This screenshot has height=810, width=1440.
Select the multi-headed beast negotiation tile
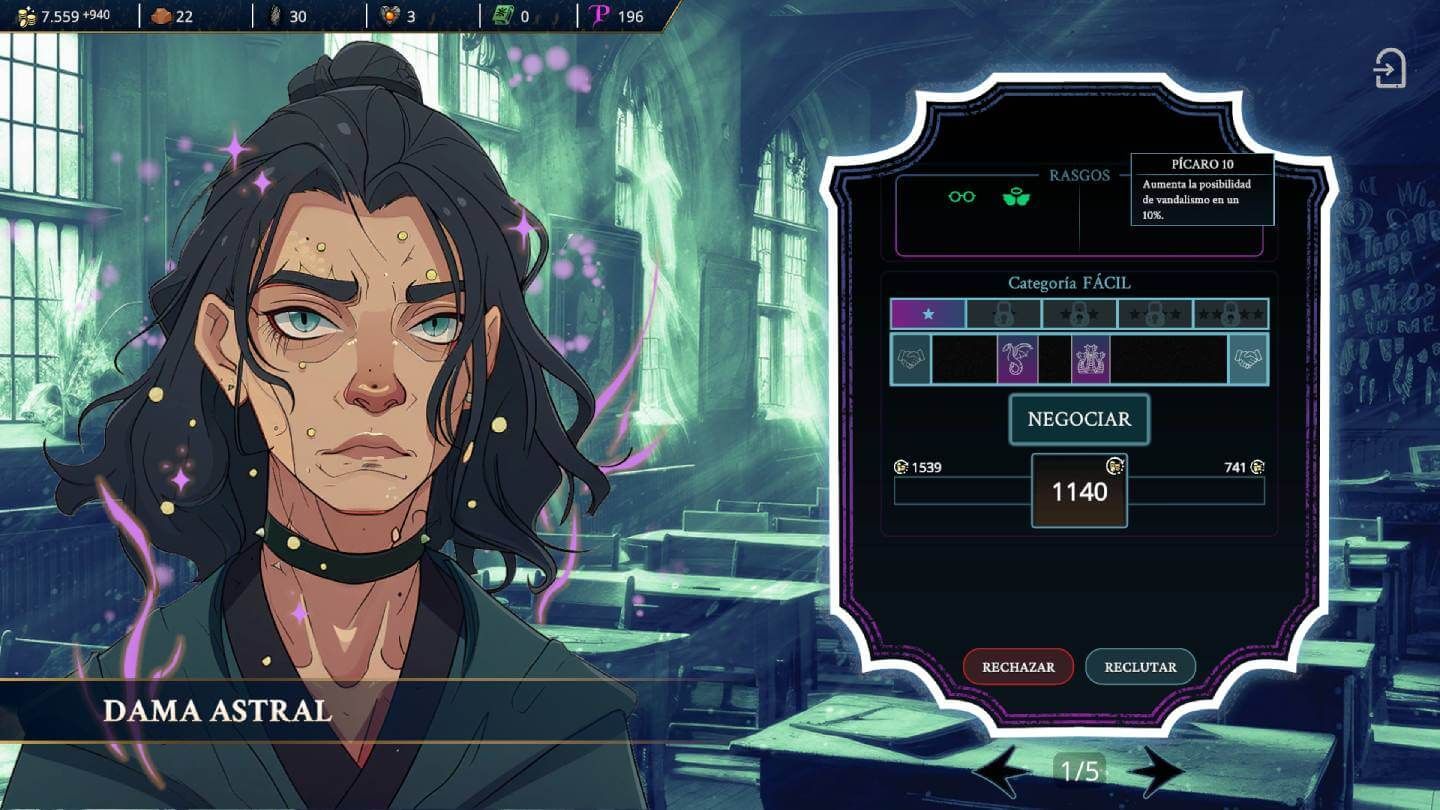tap(1091, 360)
